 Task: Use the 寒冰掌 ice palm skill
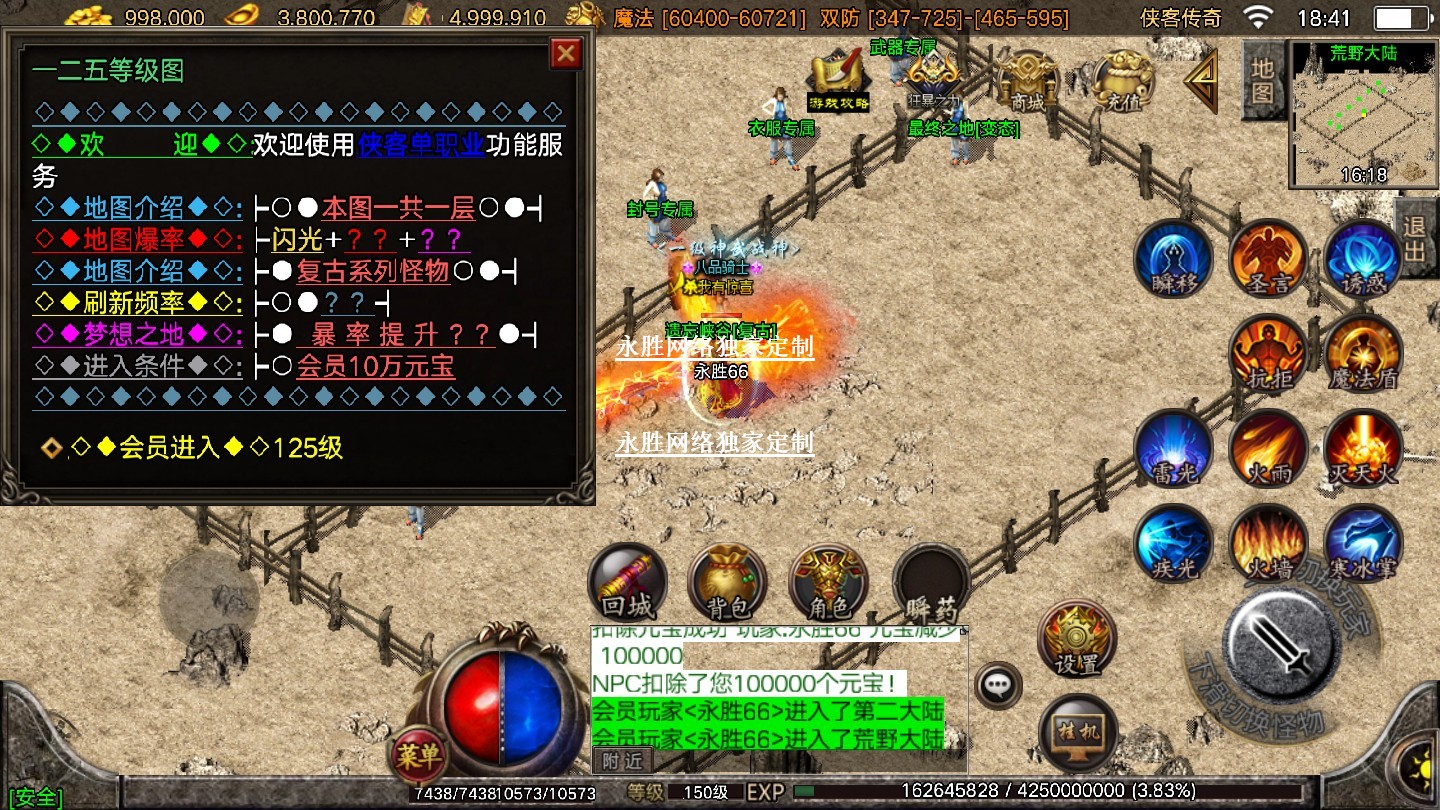(1363, 543)
